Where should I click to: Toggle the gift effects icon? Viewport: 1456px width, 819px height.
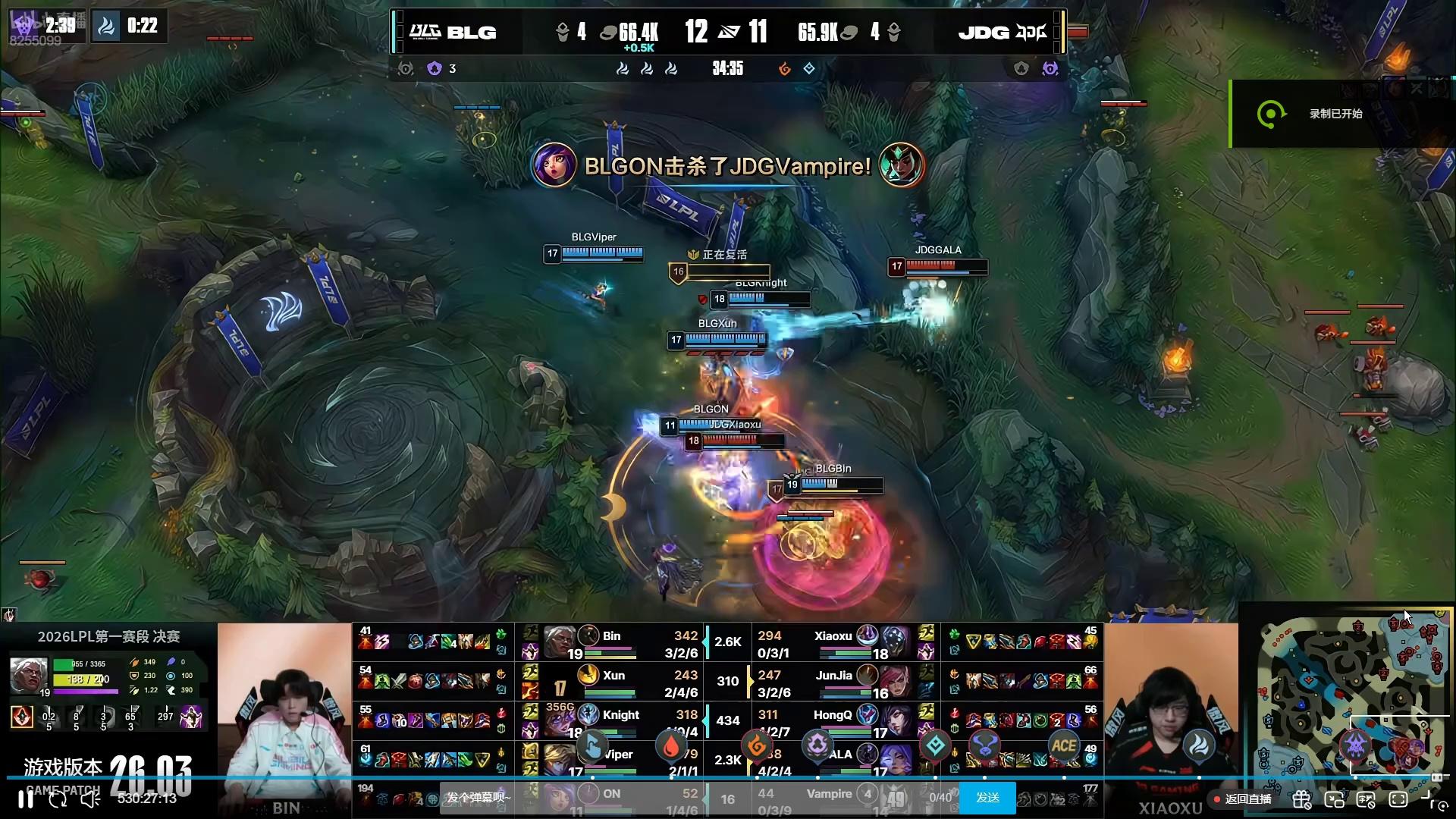(x=1302, y=799)
